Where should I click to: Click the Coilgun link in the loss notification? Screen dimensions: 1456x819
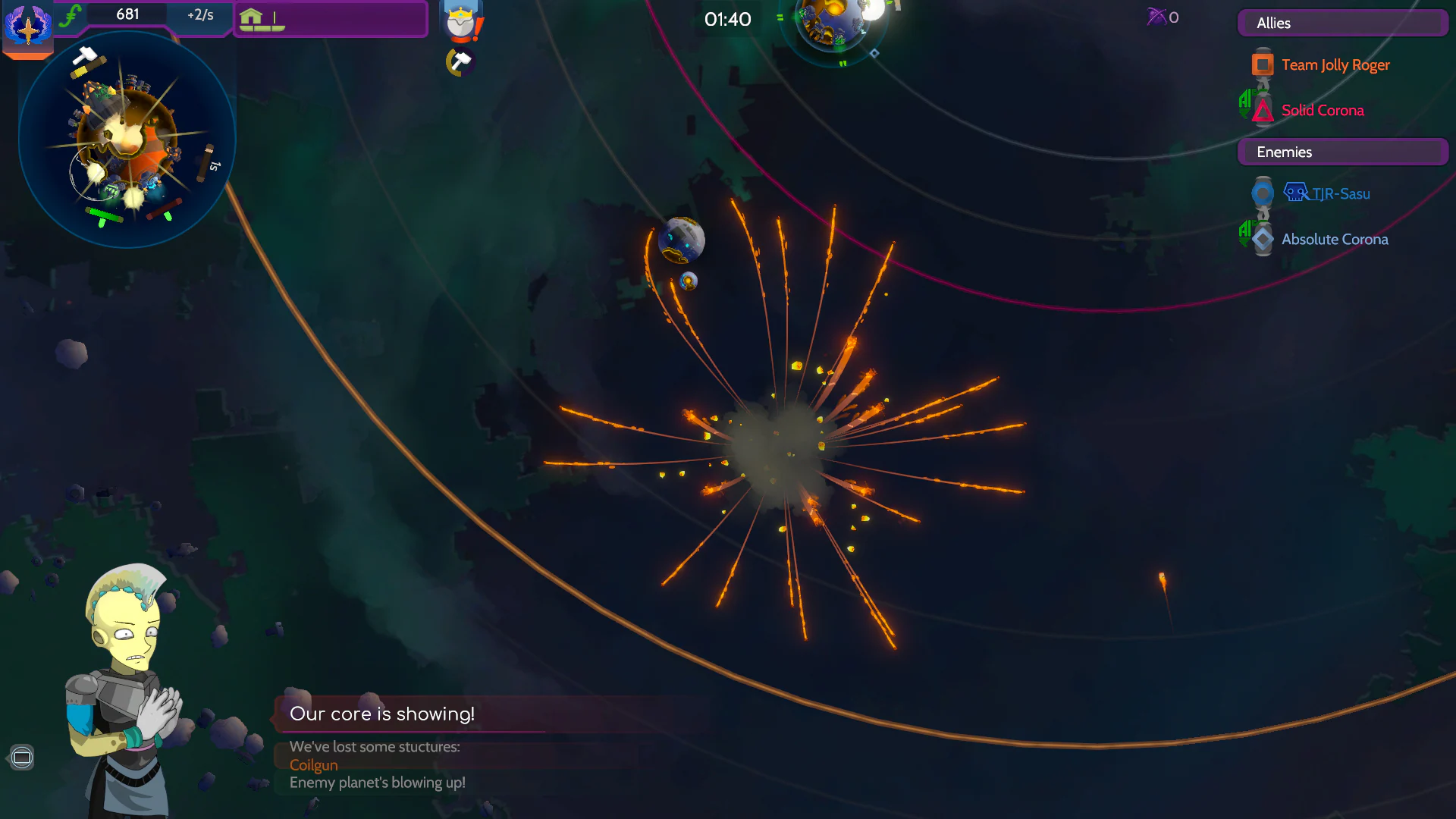point(313,765)
